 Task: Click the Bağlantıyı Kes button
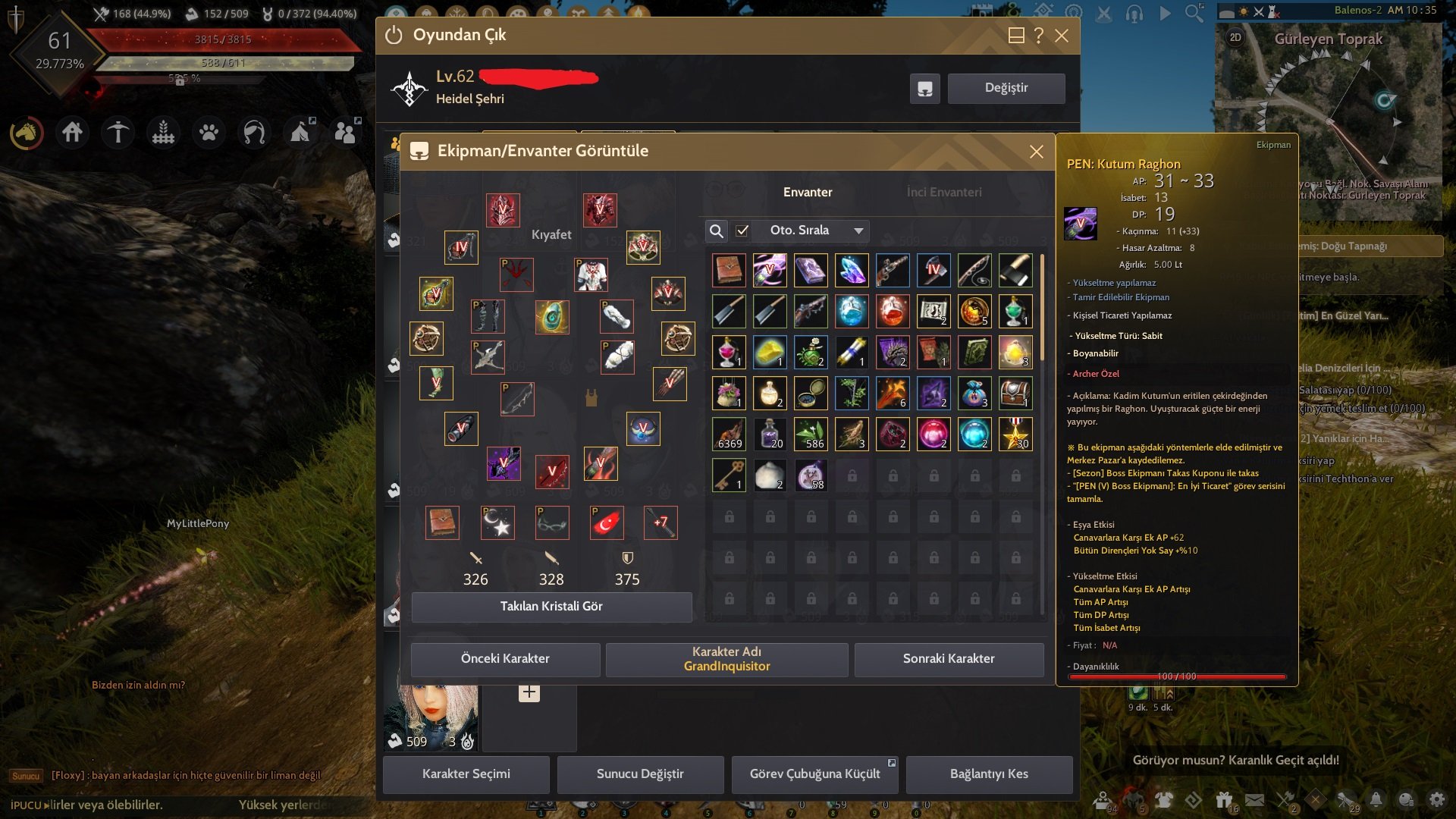[990, 774]
